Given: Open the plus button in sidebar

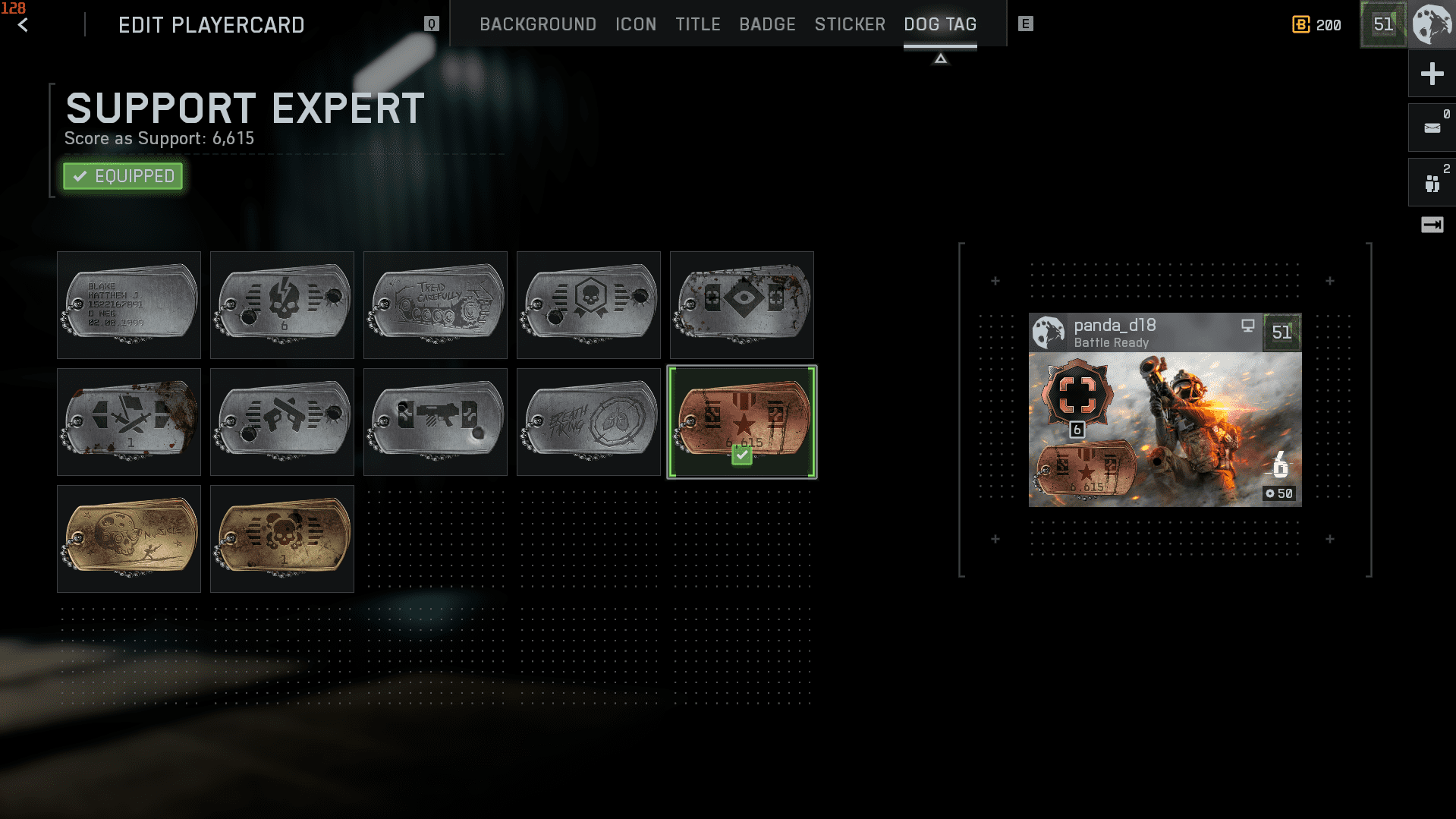Looking at the screenshot, I should coord(1432,74).
